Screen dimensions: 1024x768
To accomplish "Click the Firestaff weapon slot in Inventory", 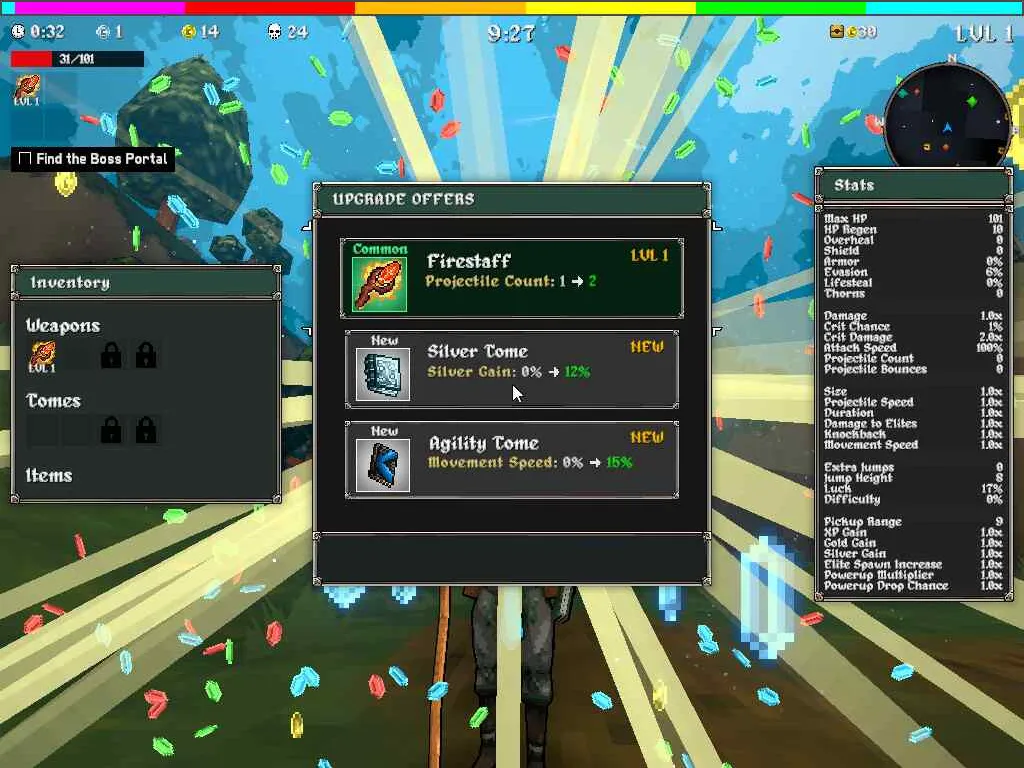I will pos(42,355).
